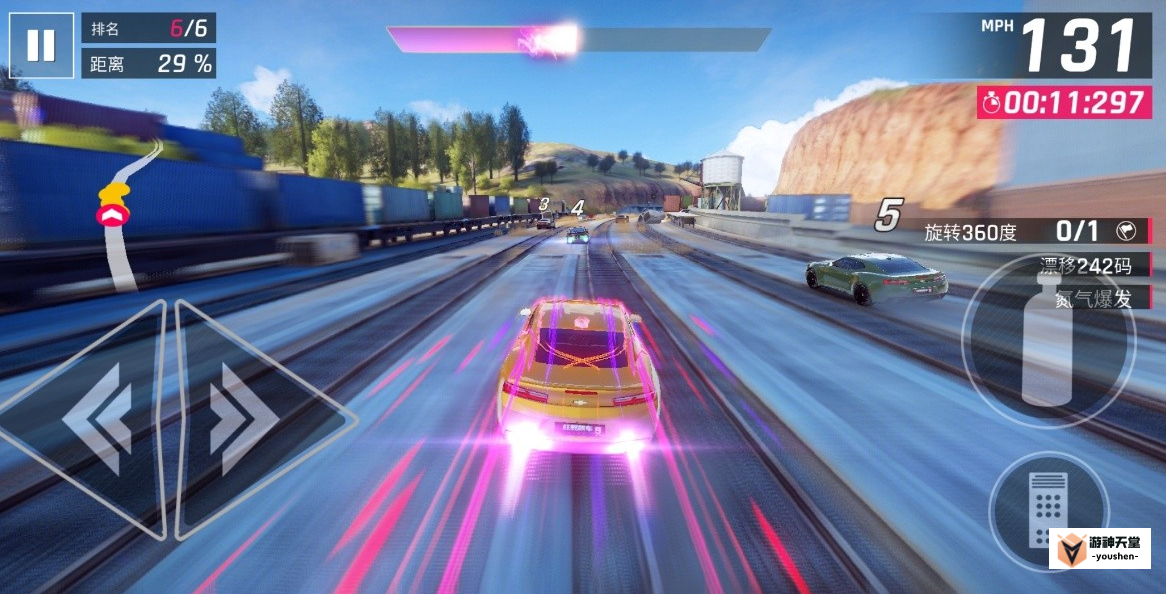Image resolution: width=1166 pixels, height=594 pixels.
Task: Open the youshen watermark logo
Action: coord(1099,549)
